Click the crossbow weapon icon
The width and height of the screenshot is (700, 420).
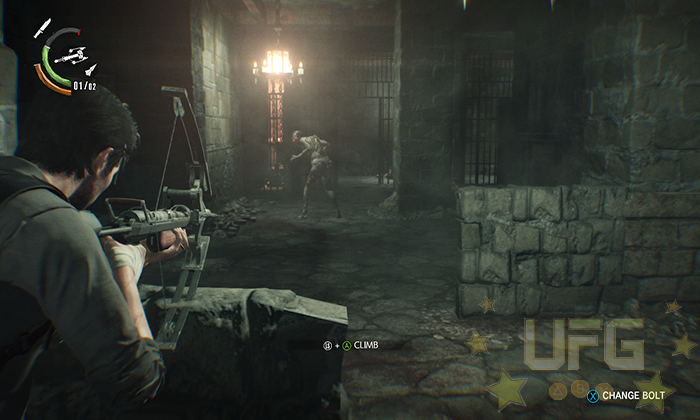click(68, 57)
